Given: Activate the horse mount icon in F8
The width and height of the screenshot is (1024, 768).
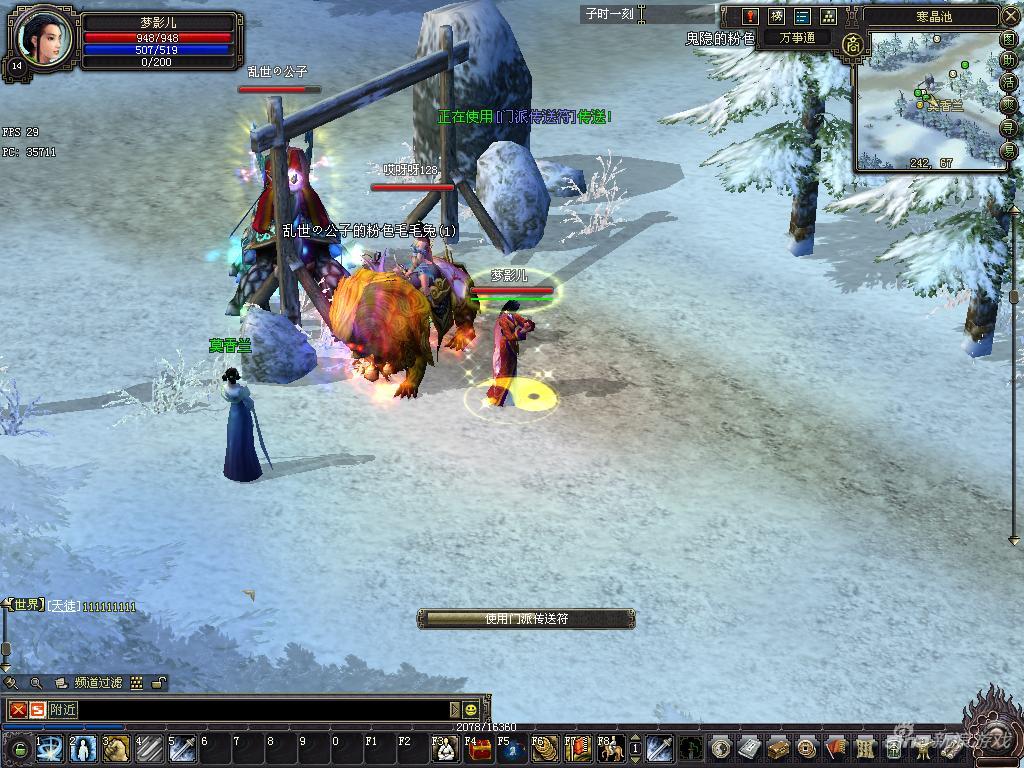Looking at the screenshot, I should tap(611, 748).
